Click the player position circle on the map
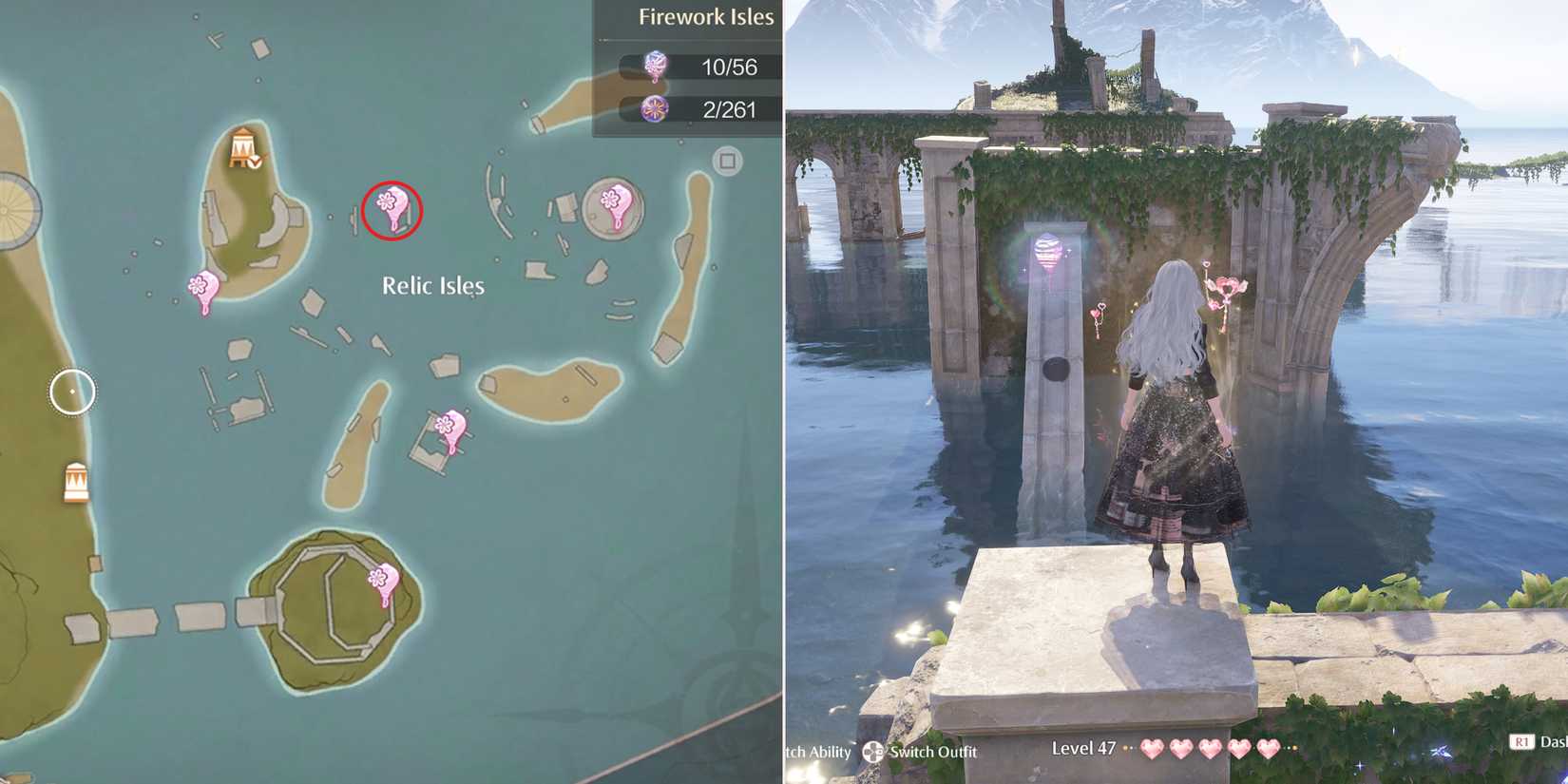Image resolution: width=1568 pixels, height=784 pixels. [x=70, y=390]
